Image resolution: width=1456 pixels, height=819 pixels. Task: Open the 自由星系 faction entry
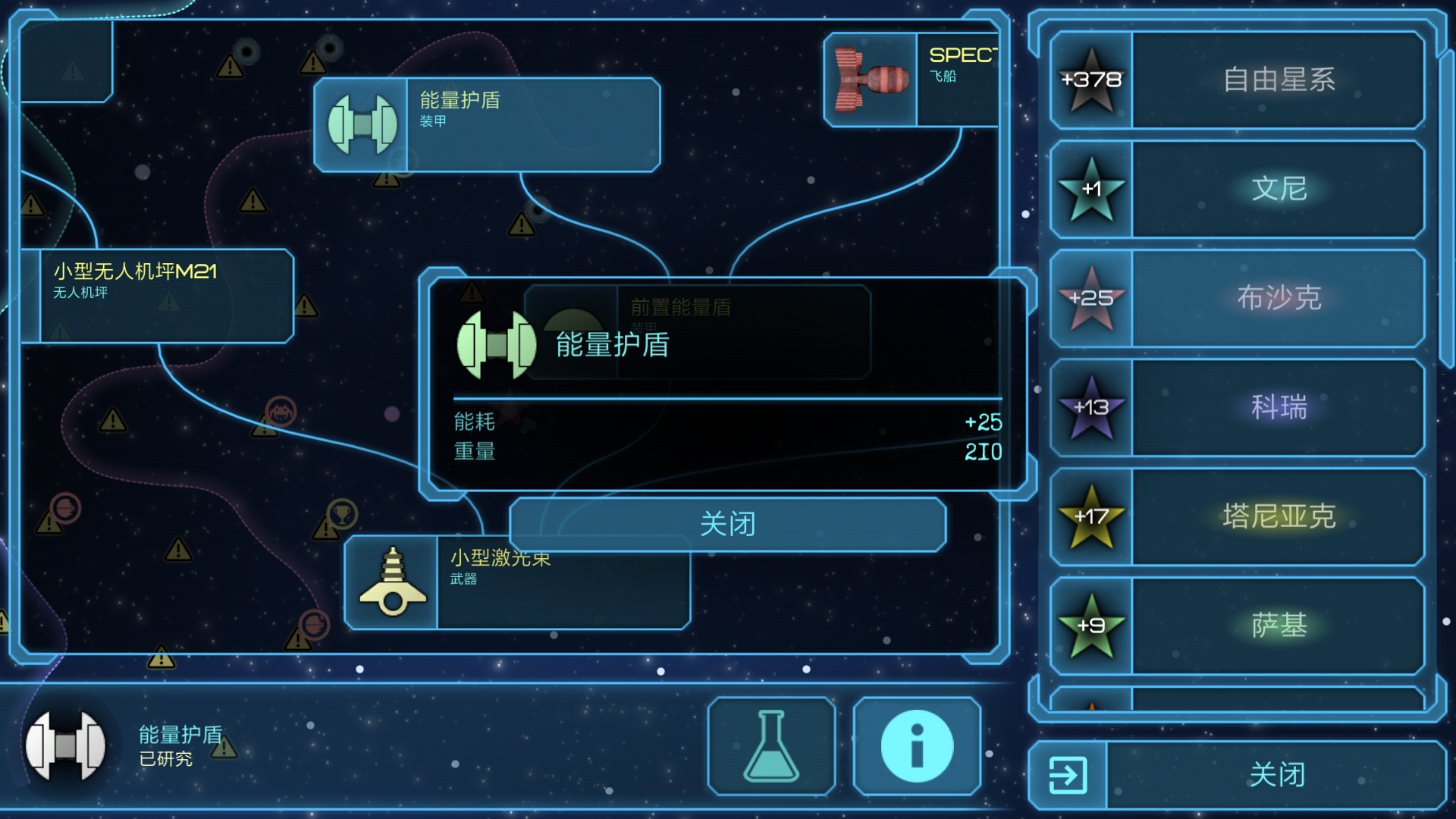pos(1282,79)
